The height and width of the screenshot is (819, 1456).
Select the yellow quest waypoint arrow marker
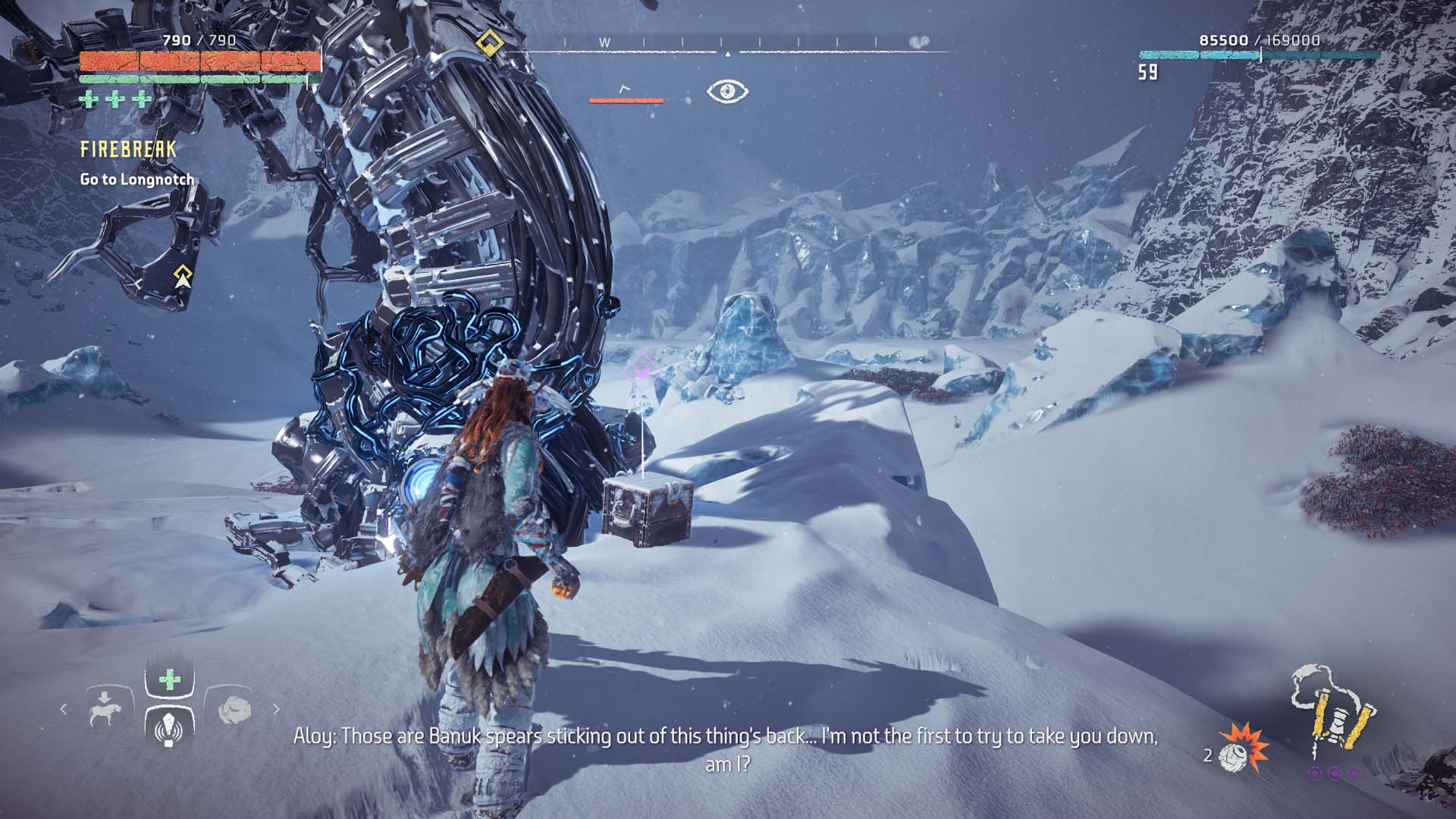coord(182,277)
